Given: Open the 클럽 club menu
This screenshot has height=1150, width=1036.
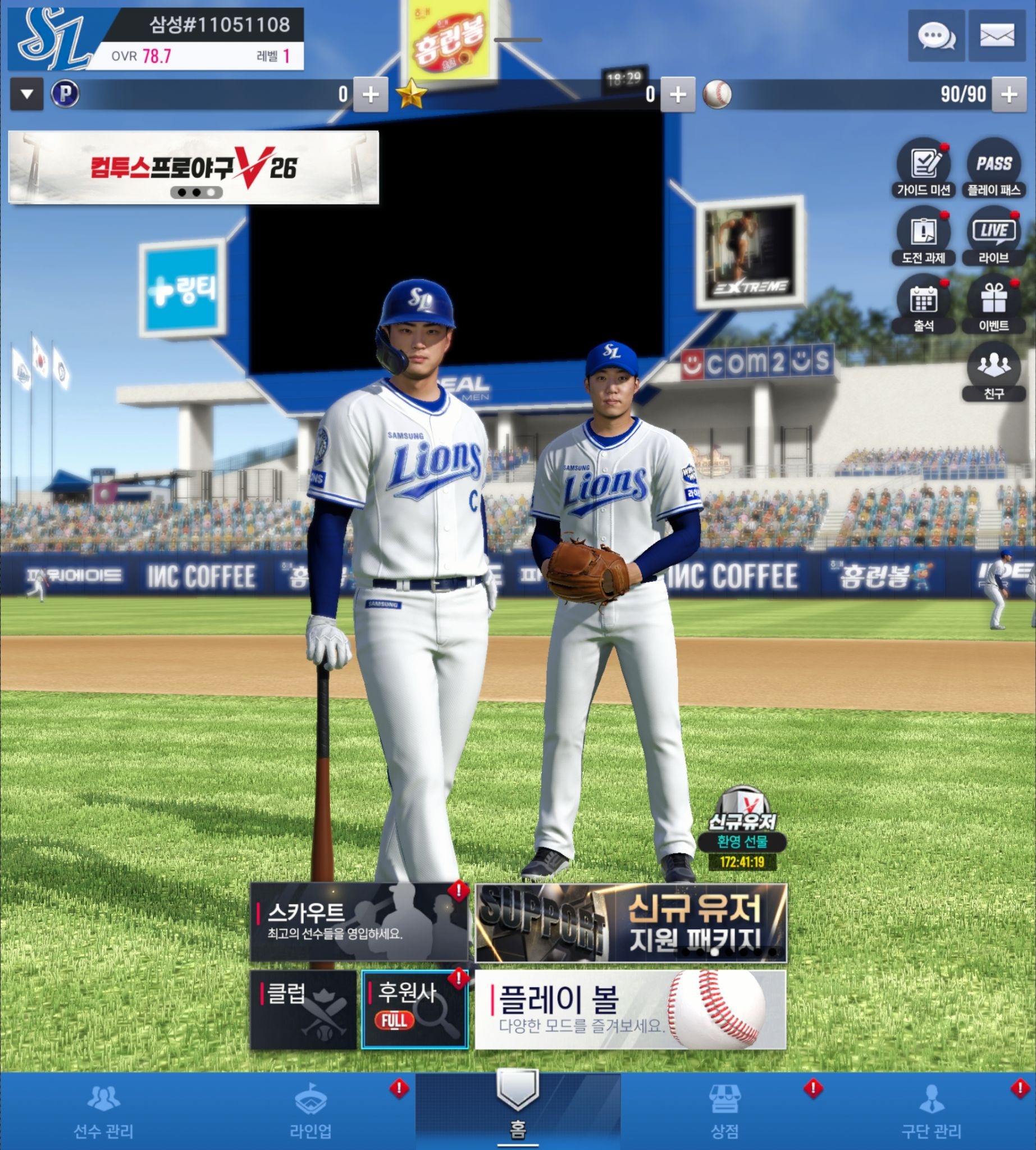Looking at the screenshot, I should click(x=303, y=1010).
